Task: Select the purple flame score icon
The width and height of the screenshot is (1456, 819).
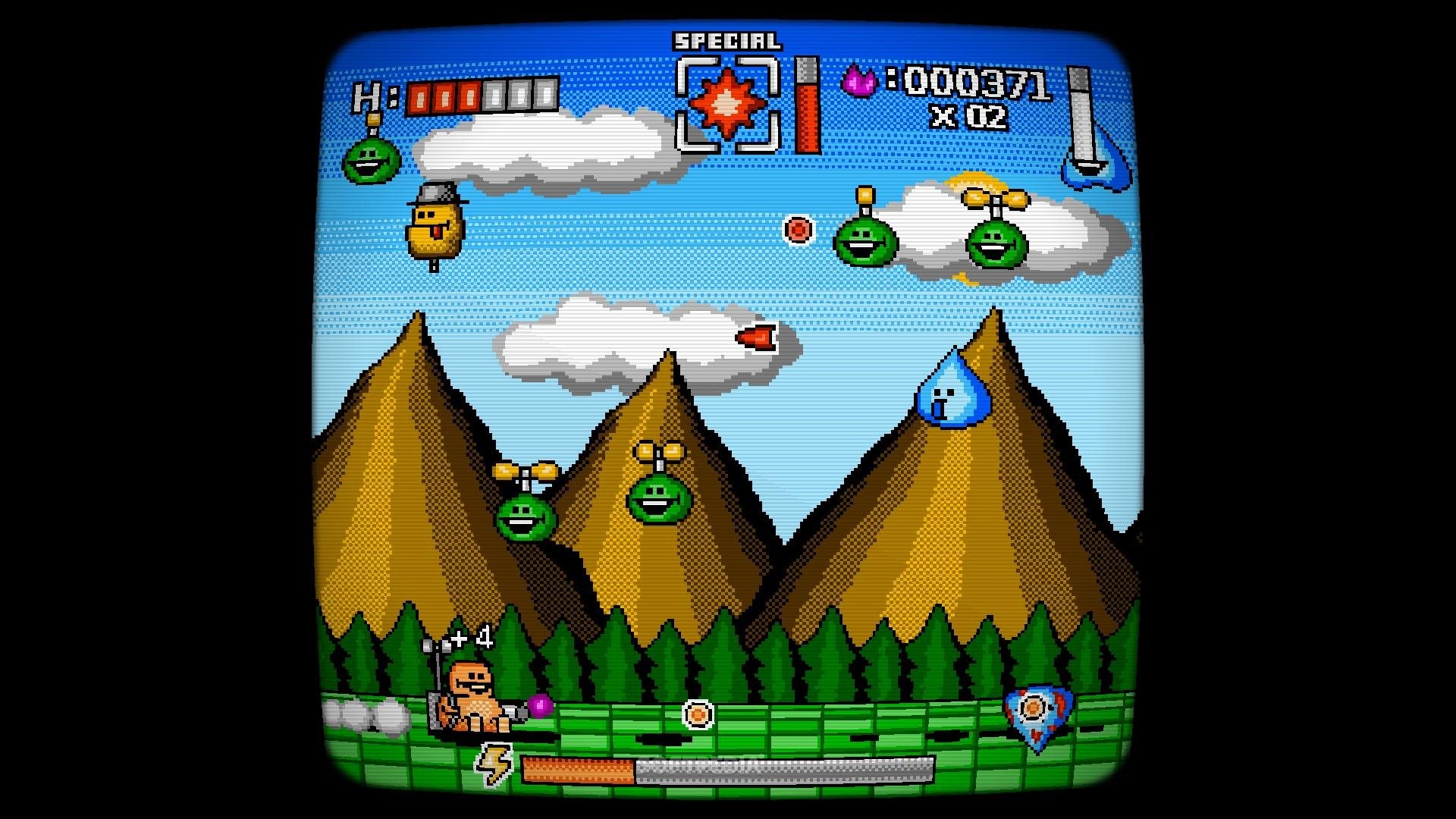Action: (859, 80)
